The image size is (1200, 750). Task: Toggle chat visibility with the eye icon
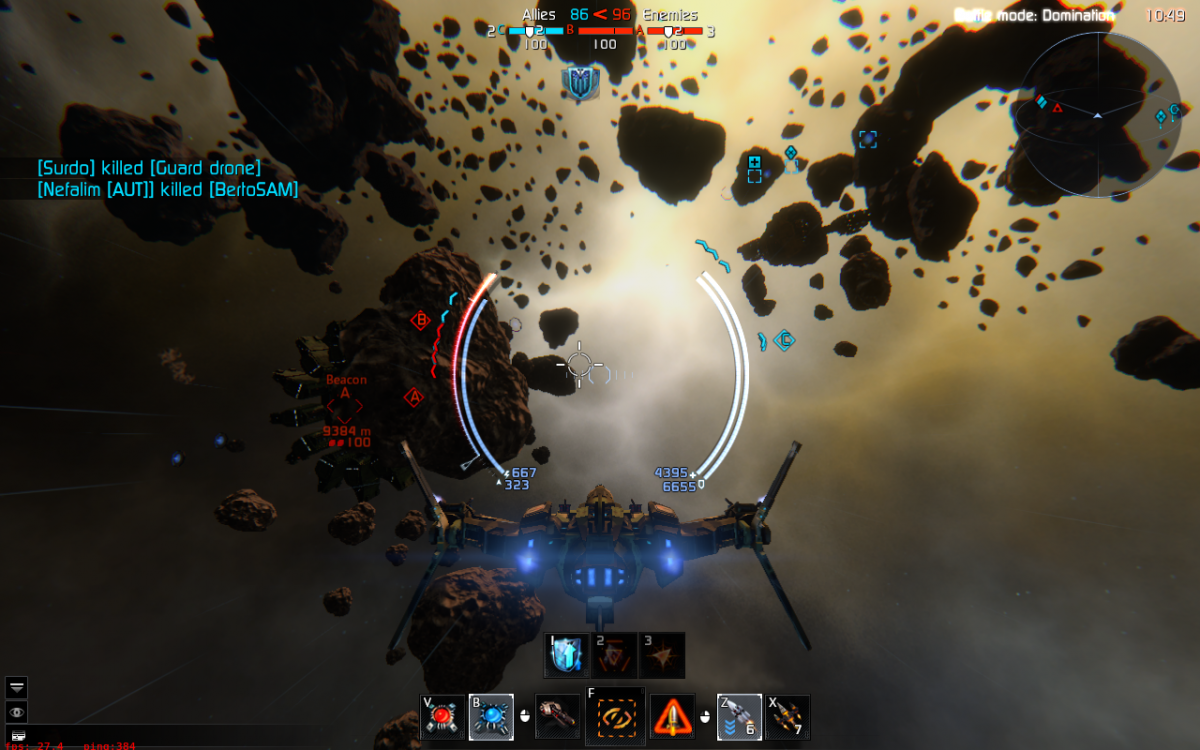pos(17,712)
